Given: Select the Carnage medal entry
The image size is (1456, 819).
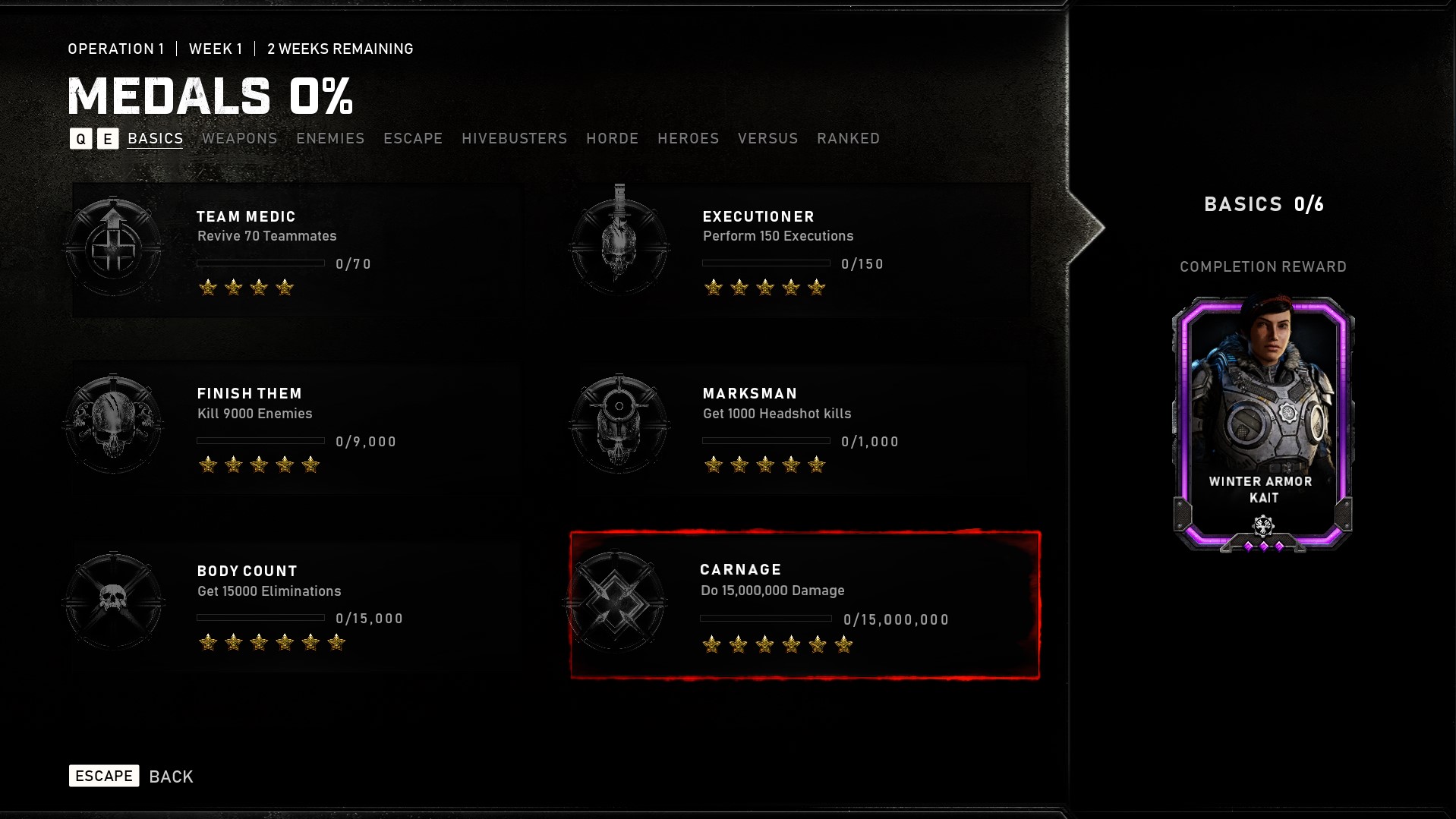Looking at the screenshot, I should [805, 603].
